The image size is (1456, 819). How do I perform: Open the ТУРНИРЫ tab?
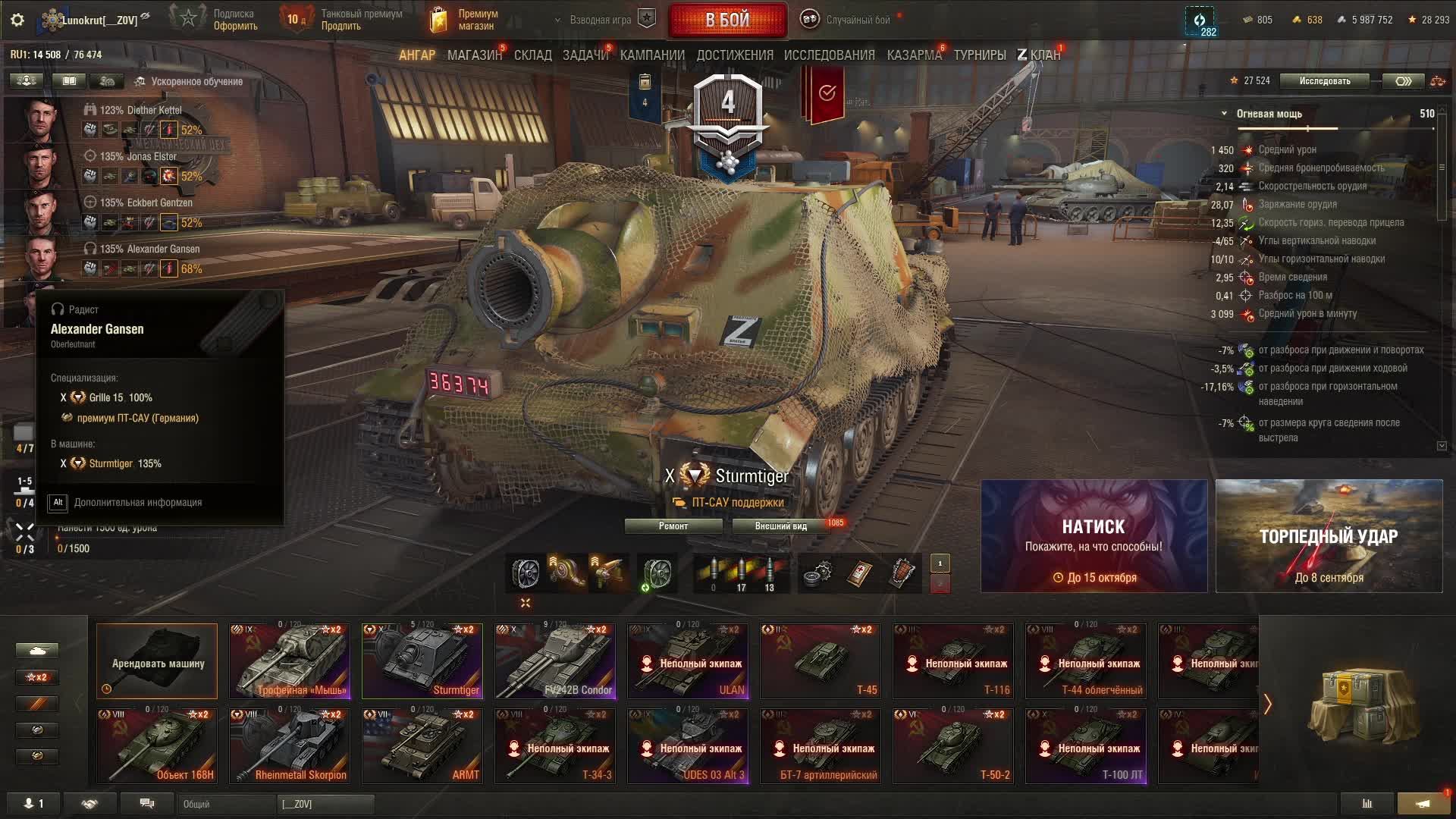[980, 55]
